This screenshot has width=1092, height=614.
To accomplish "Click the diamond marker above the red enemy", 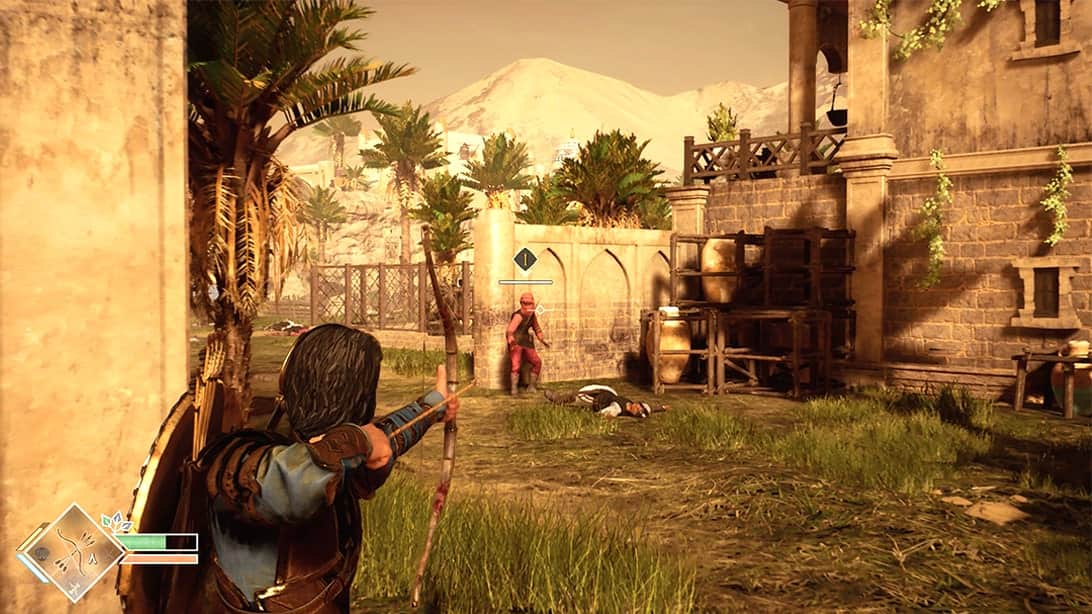I will (x=525, y=260).
